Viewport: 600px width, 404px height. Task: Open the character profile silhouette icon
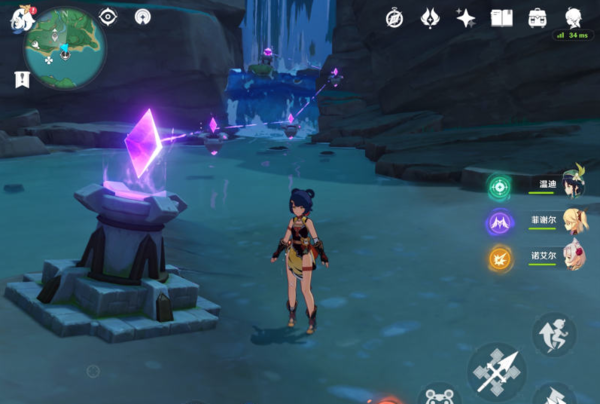coord(573,18)
